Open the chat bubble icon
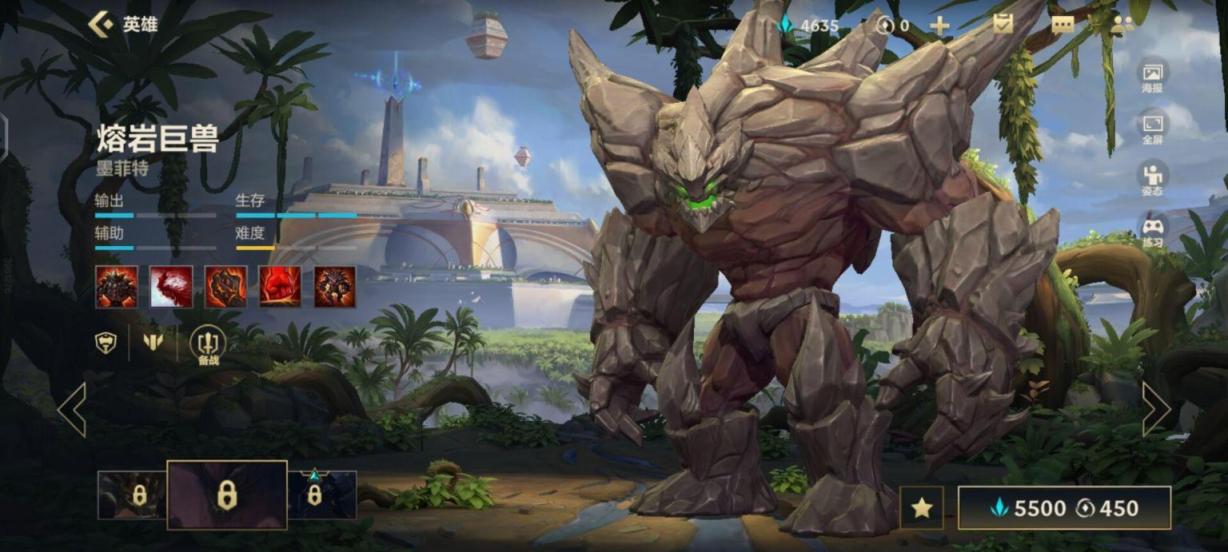 pos(1062,25)
